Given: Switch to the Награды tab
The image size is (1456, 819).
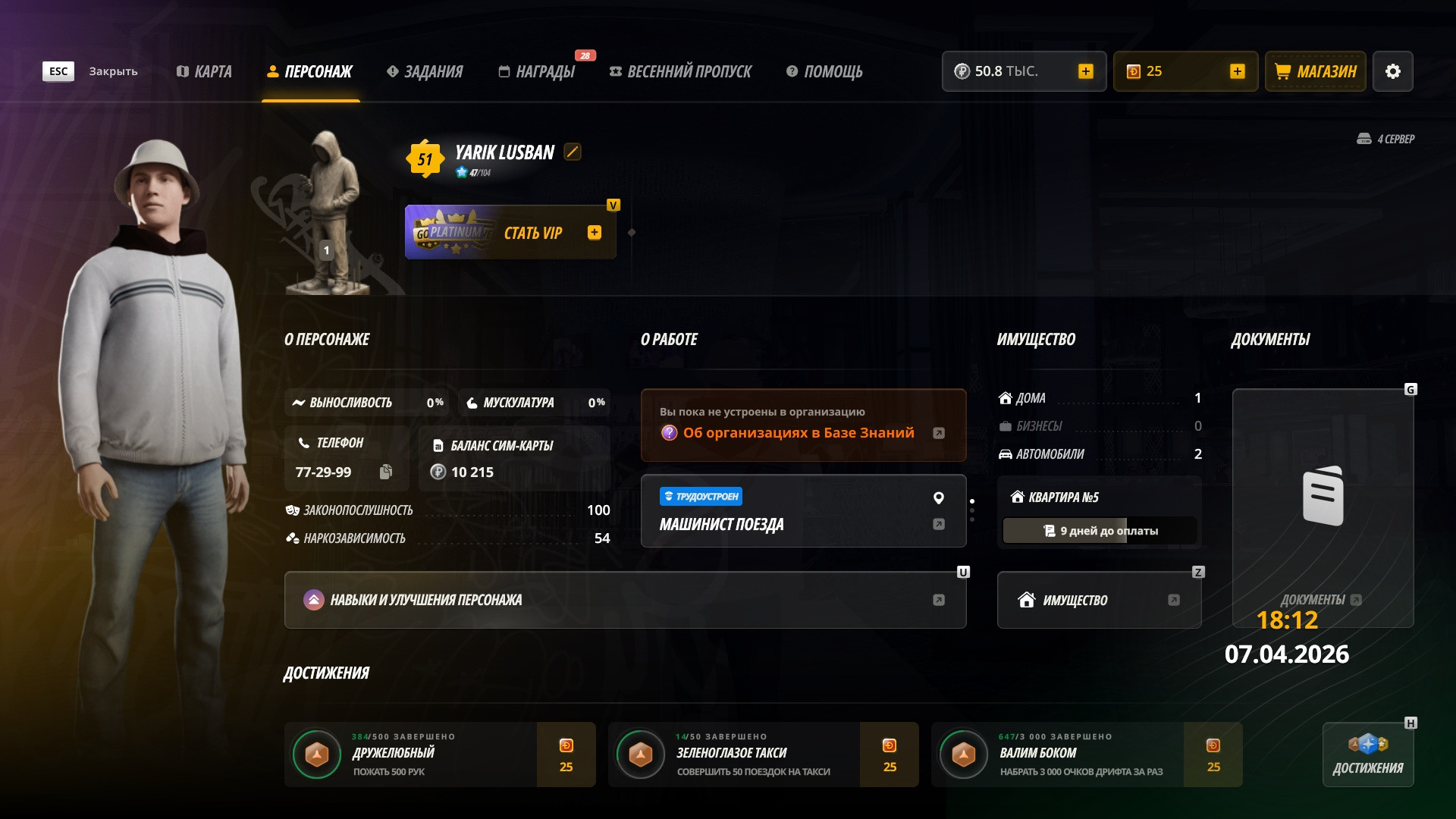Looking at the screenshot, I should pos(537,71).
